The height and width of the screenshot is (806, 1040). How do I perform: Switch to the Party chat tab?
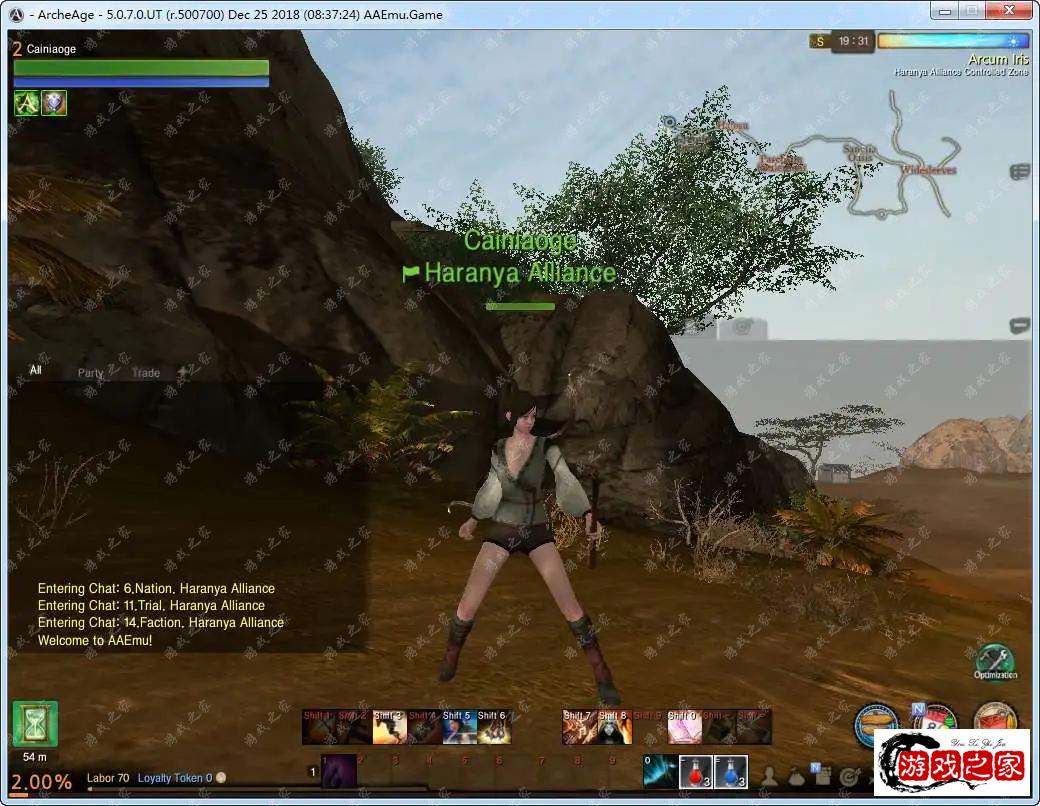(91, 373)
